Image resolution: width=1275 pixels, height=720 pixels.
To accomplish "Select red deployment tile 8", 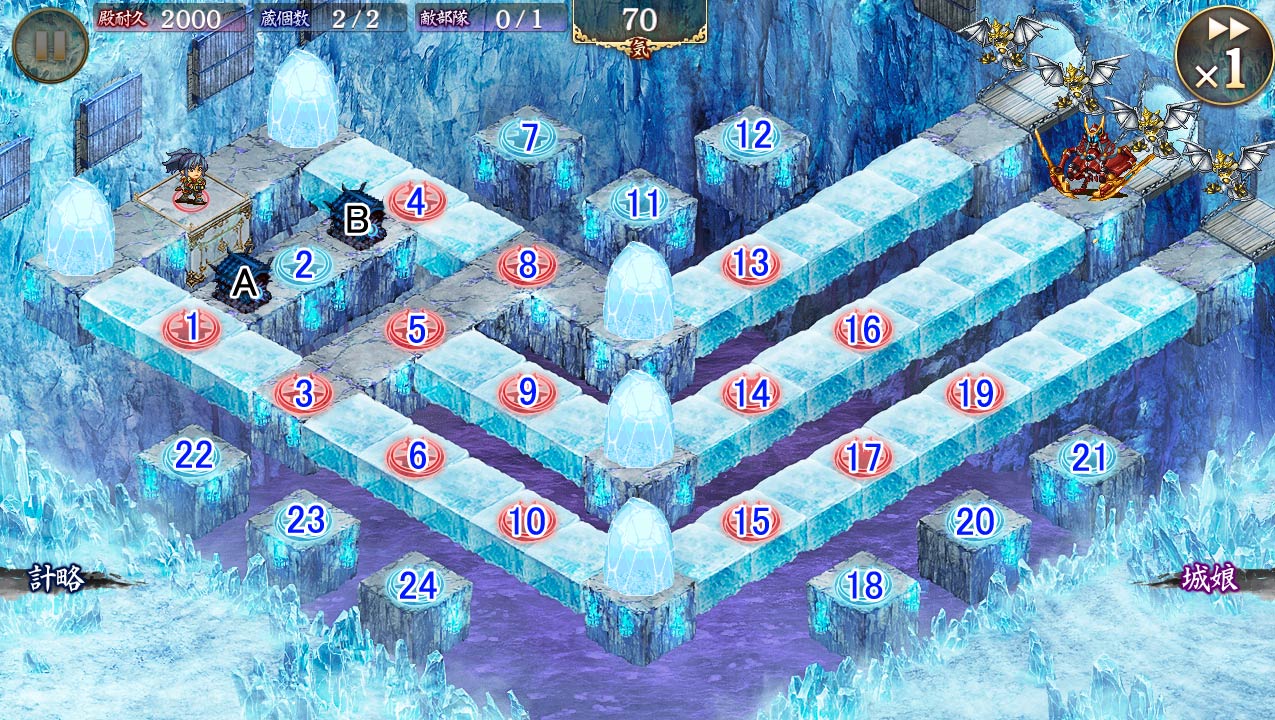I will (527, 266).
